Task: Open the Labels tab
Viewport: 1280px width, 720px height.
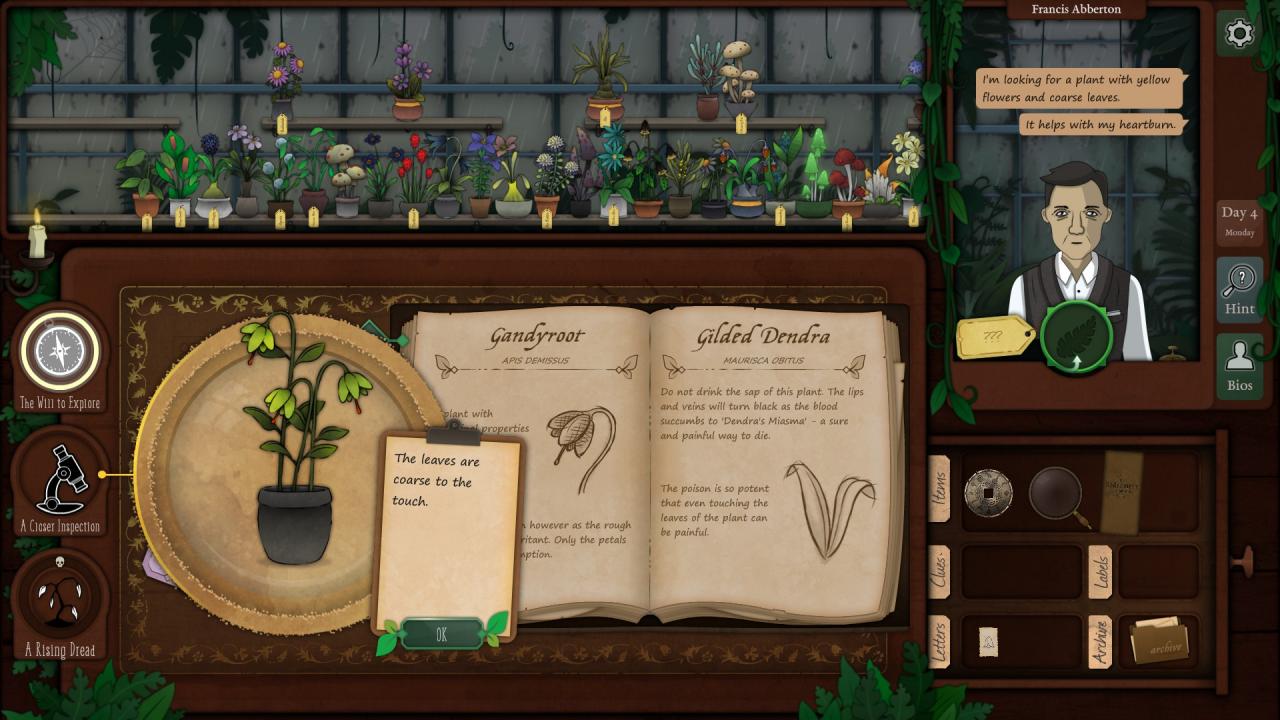Action: (1100, 572)
